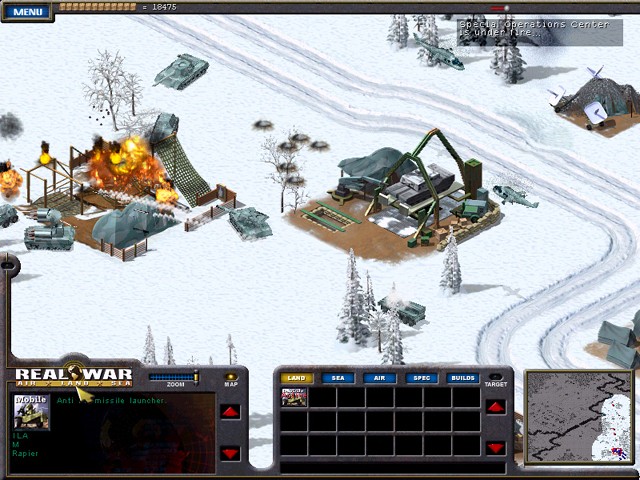This screenshot has width=640, height=480.
Task: Open the BUILDS category tab
Action: [462, 378]
